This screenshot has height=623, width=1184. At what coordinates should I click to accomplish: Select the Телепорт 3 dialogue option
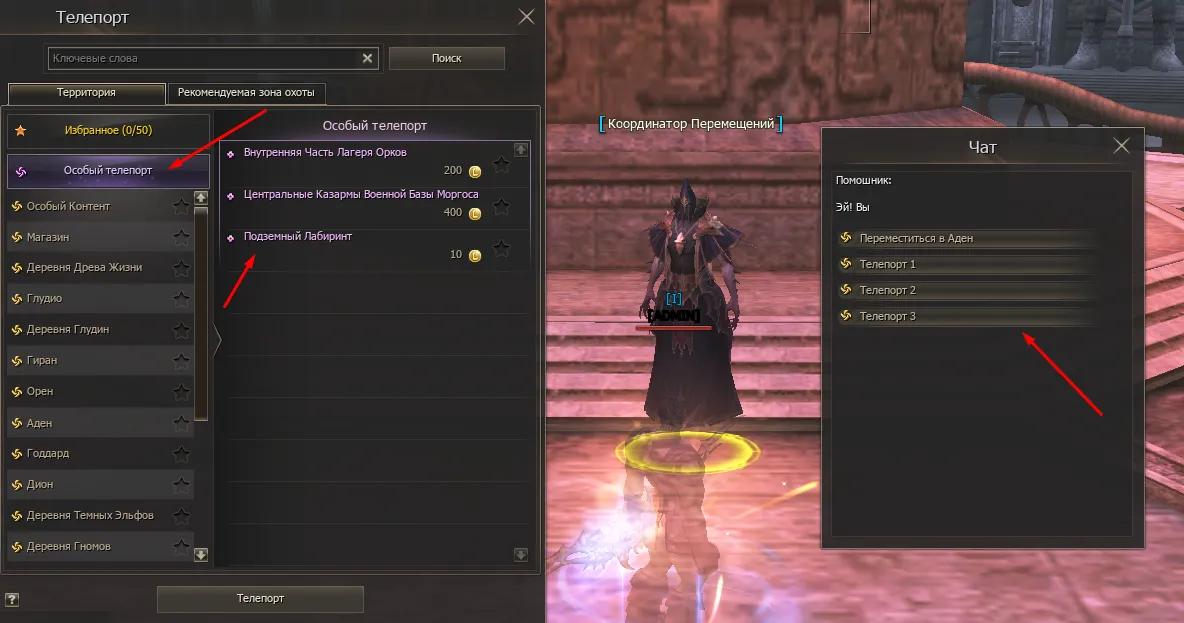887,317
